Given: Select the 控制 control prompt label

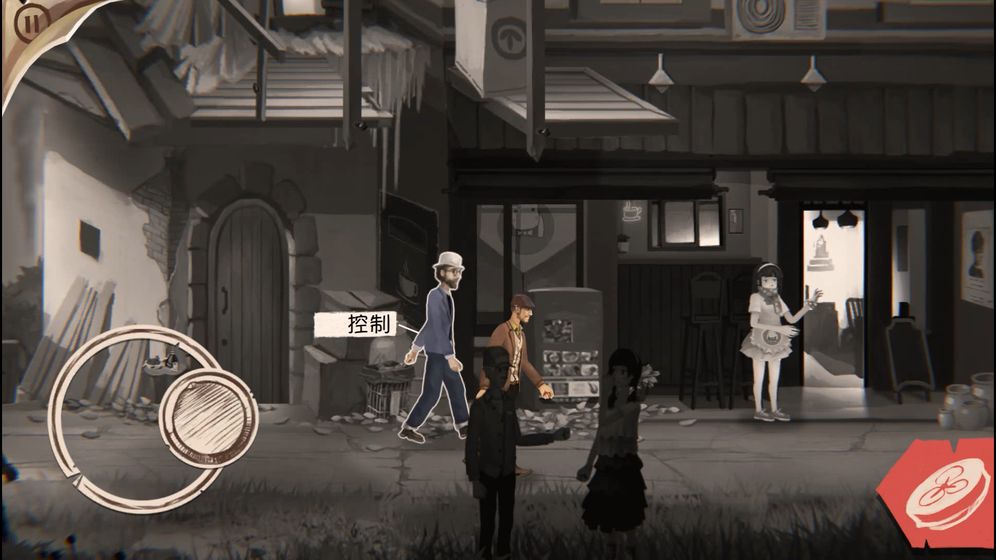Looking at the screenshot, I should click(x=356, y=324).
